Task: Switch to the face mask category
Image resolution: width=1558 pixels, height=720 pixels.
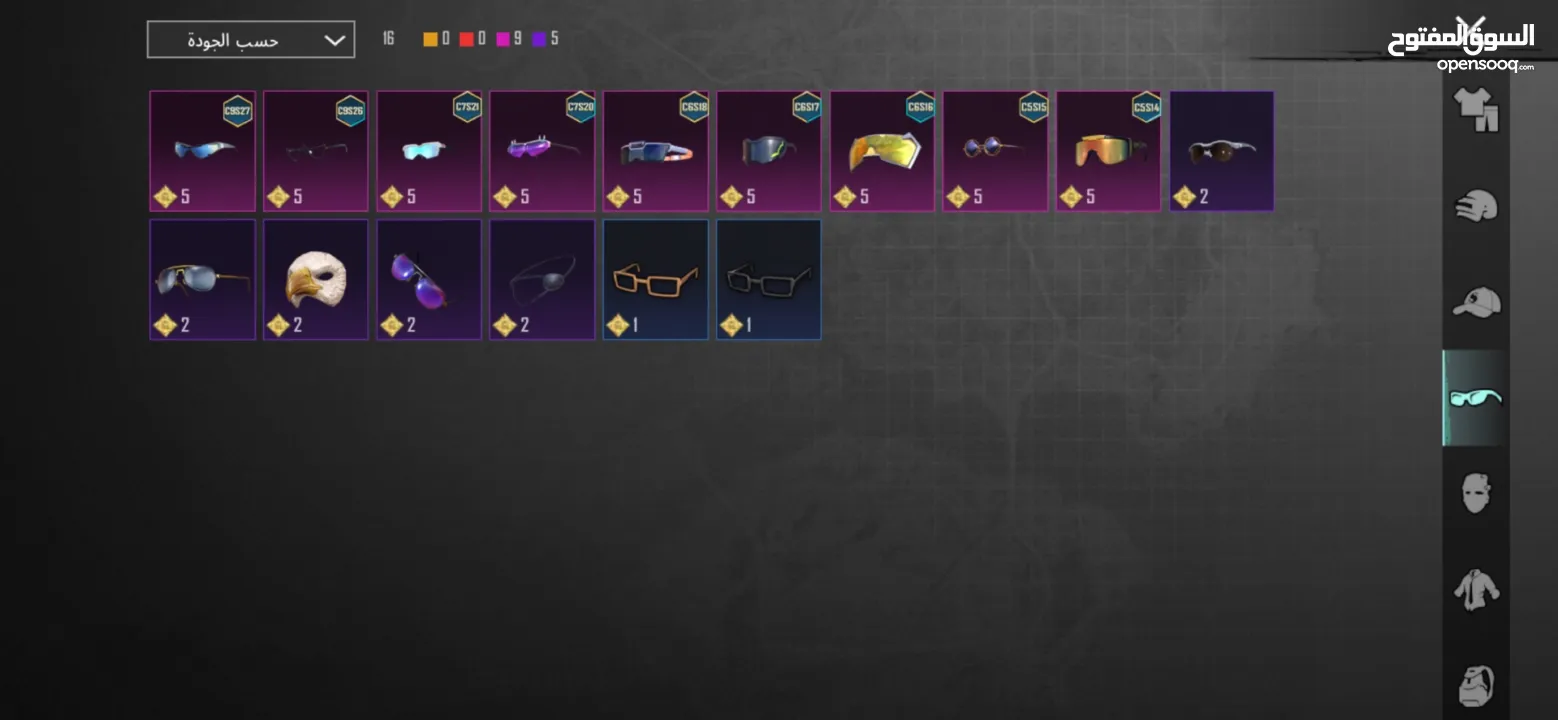Action: (x=1476, y=493)
